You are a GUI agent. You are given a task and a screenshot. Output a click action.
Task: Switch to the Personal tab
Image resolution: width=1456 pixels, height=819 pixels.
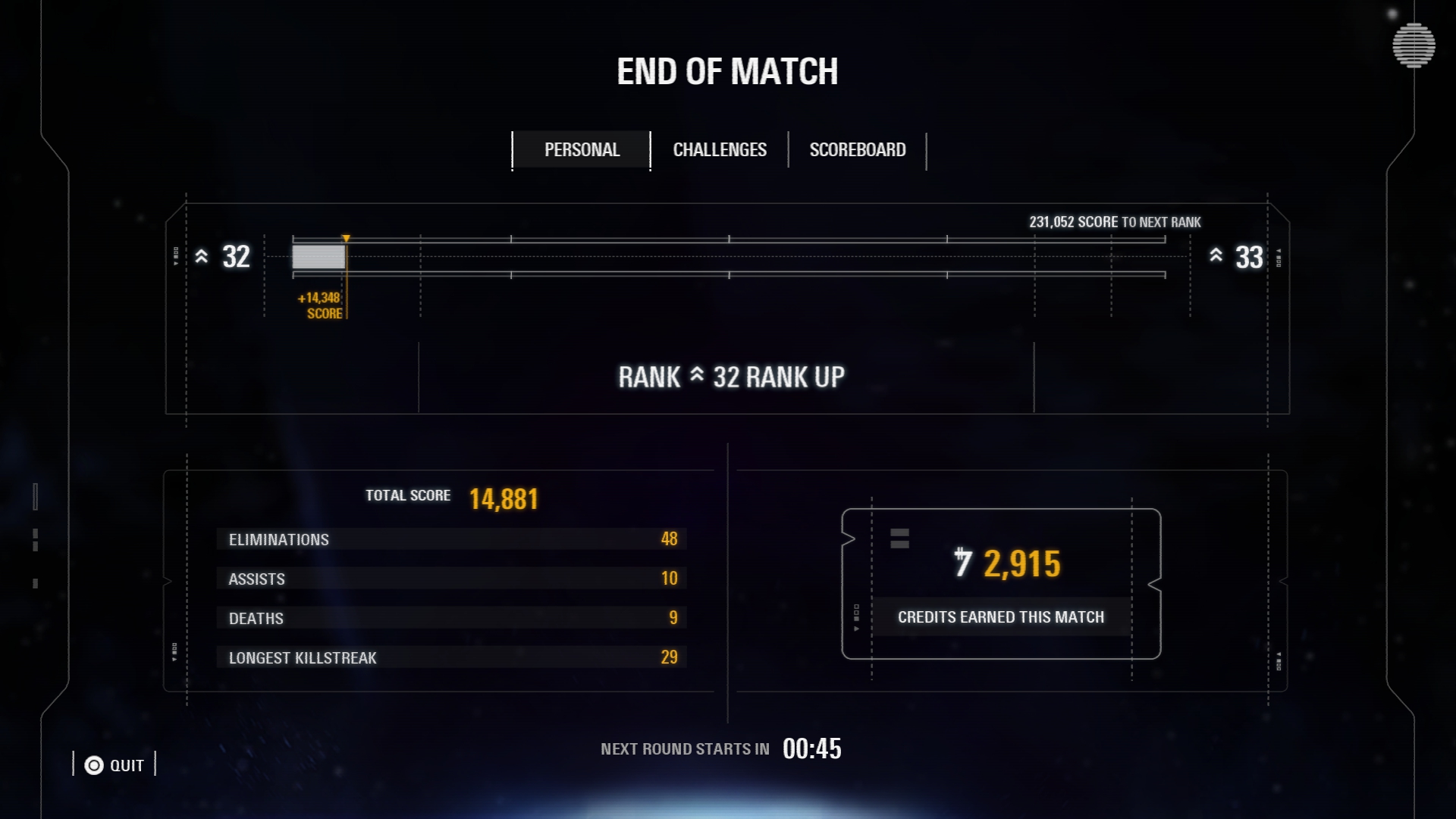(x=582, y=150)
